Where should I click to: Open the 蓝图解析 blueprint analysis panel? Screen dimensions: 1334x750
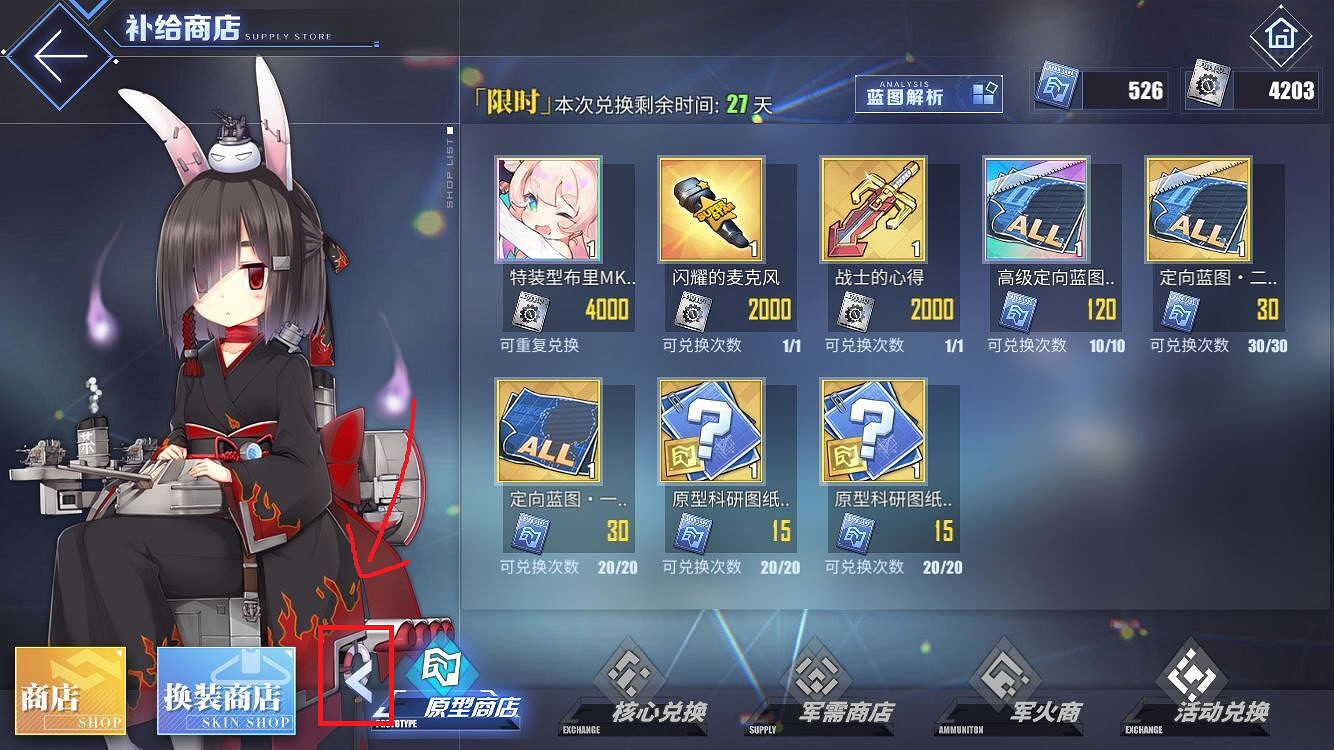926,94
